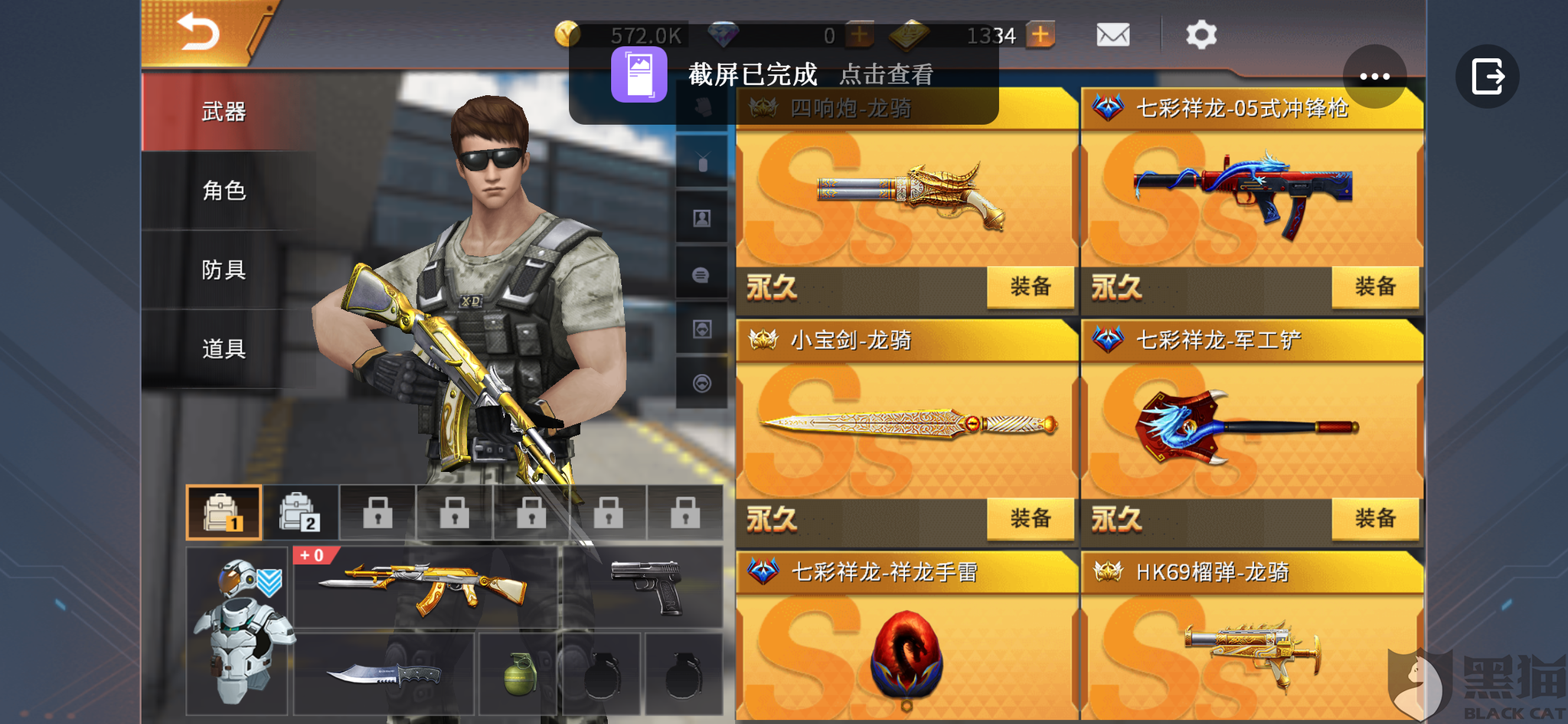Click the logout exit icon top right
Viewport: 1568px width, 724px height.
click(x=1485, y=76)
